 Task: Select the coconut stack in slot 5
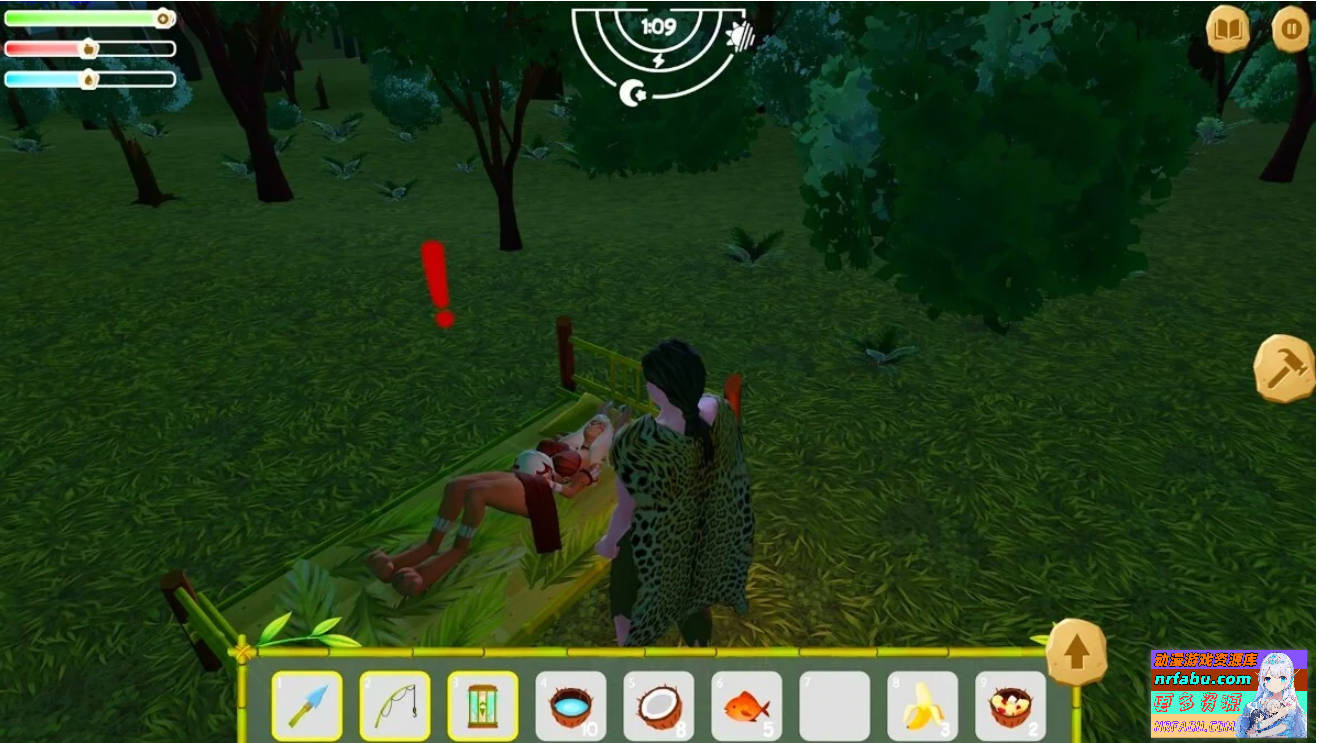click(659, 703)
